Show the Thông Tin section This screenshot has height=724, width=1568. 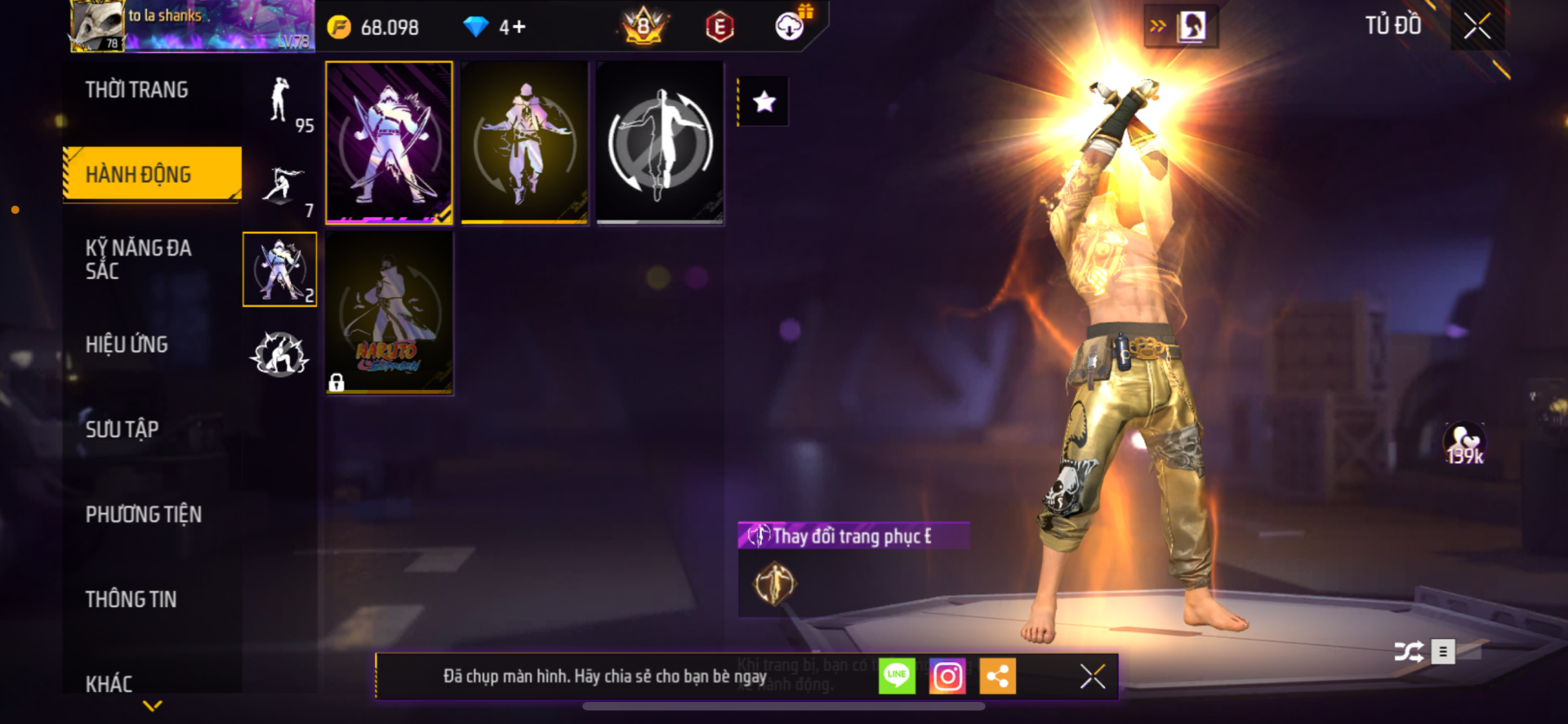[131, 599]
